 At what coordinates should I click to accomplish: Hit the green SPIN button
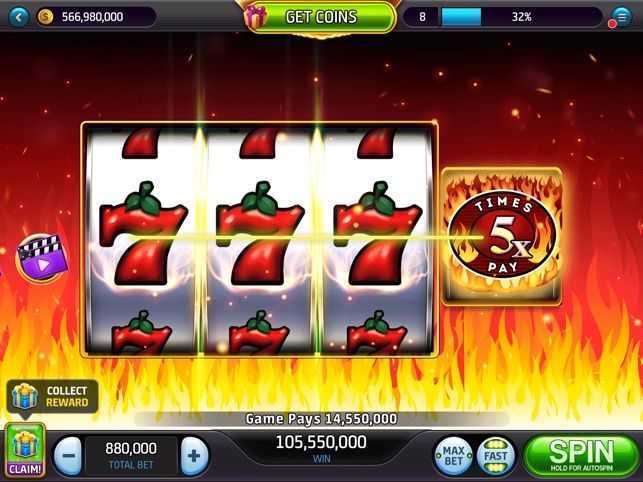point(581,455)
